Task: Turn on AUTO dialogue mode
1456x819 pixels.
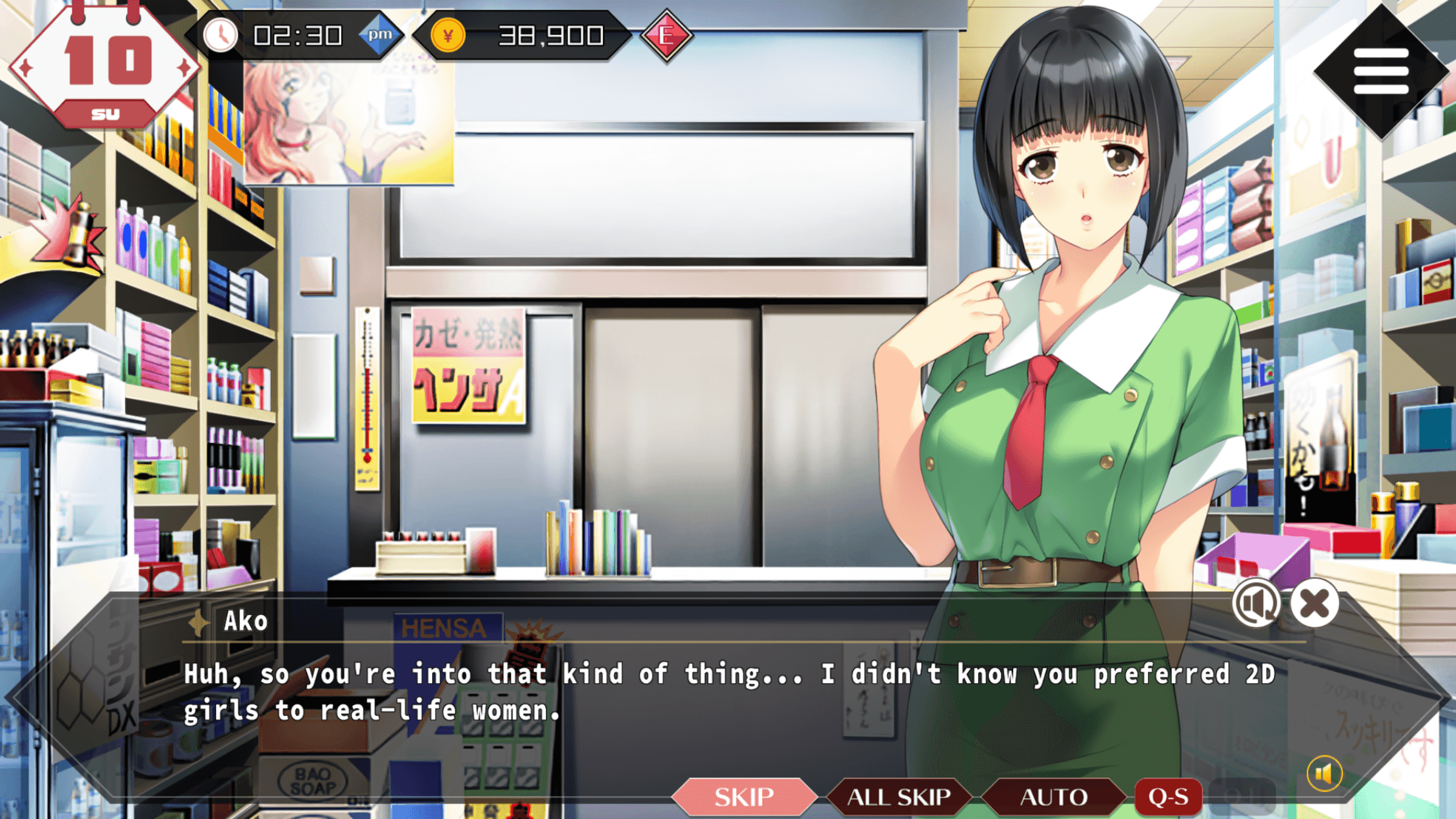Action: coord(1053,797)
